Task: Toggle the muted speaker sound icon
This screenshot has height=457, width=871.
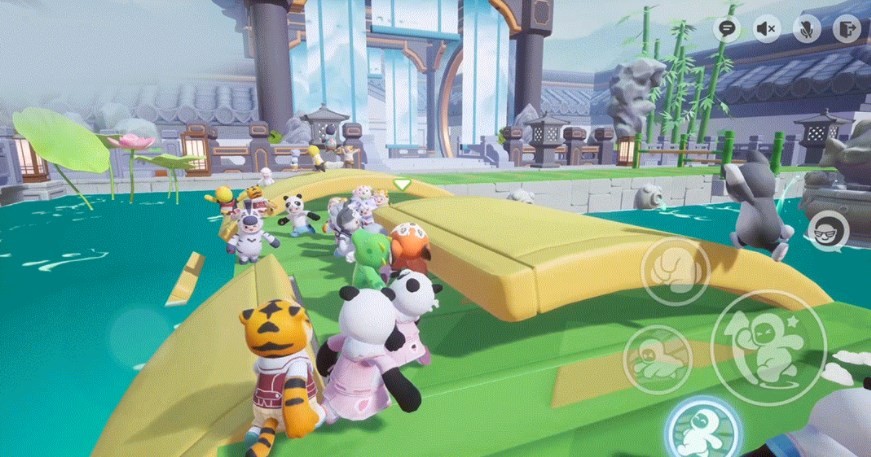Action: 767,28
